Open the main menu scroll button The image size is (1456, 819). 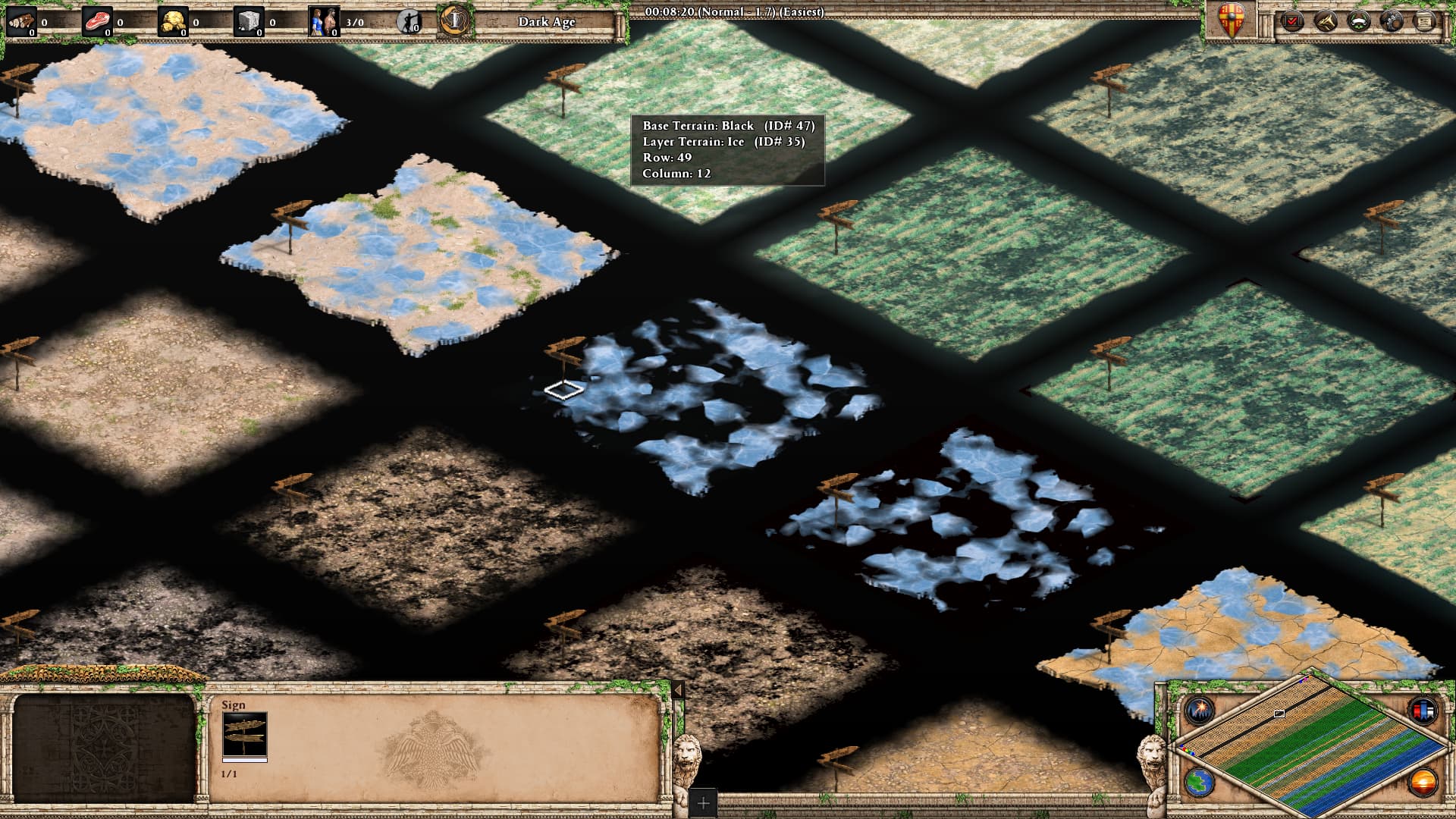(x=1425, y=20)
